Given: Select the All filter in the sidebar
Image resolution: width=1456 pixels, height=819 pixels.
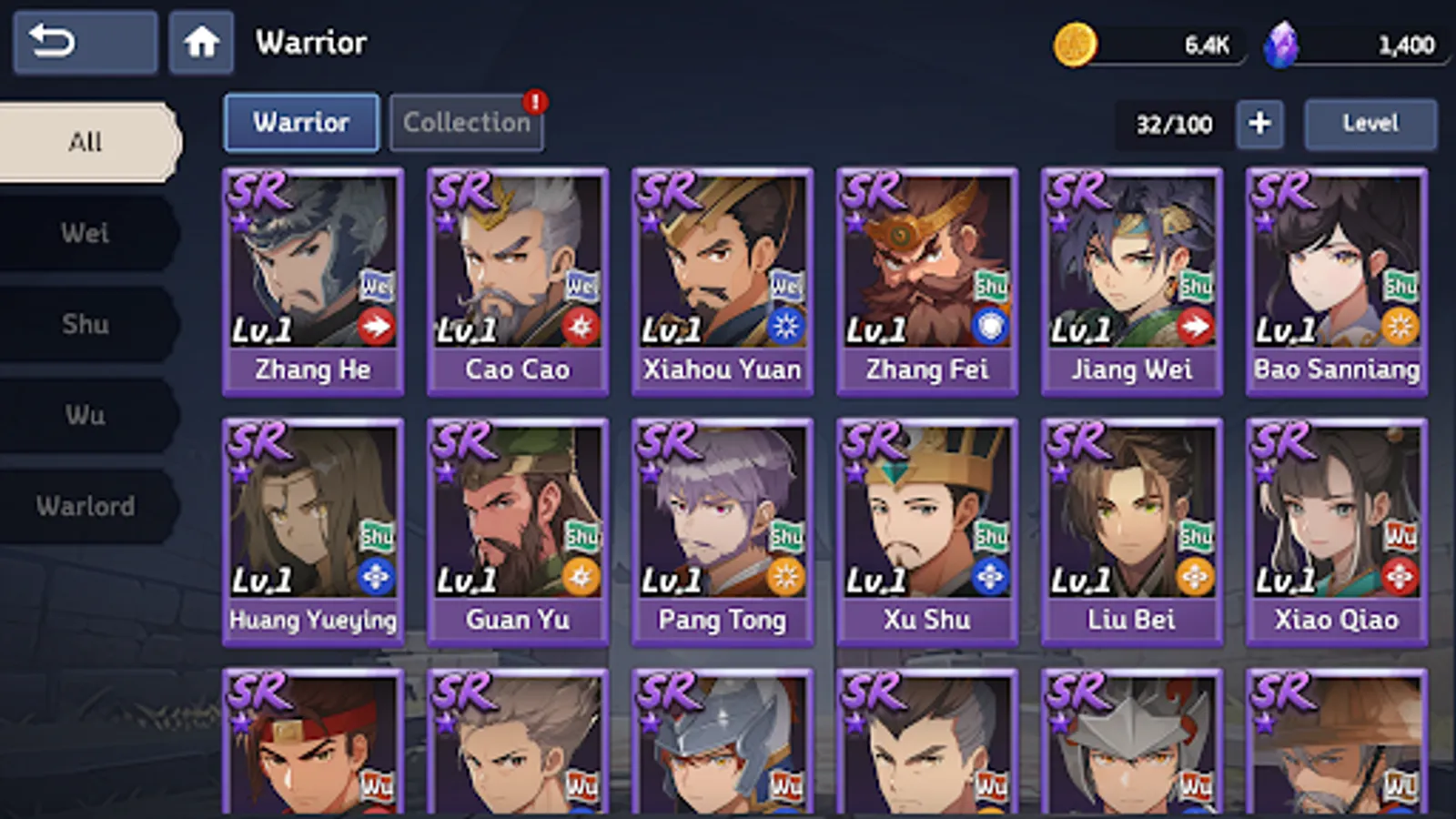Looking at the screenshot, I should 86,141.
